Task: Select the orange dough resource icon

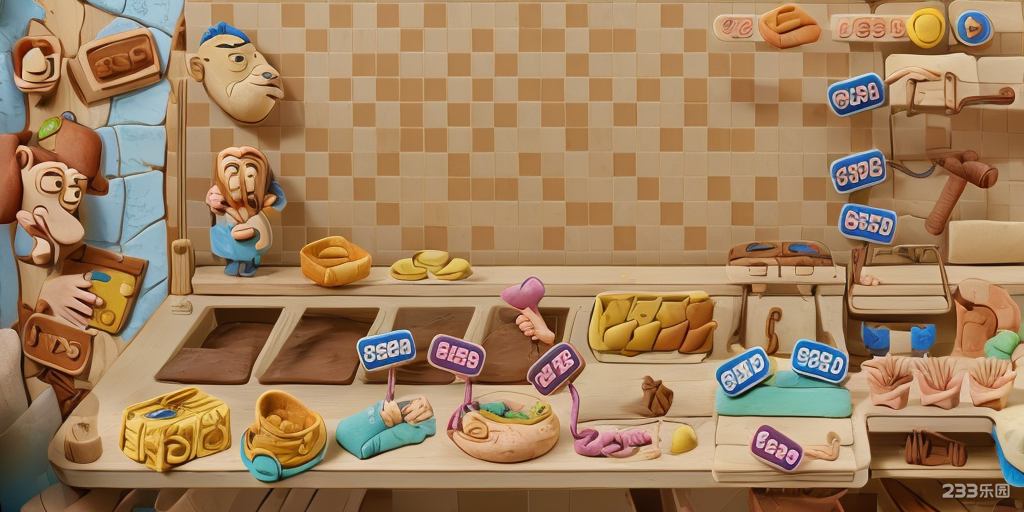Action: [x=789, y=26]
